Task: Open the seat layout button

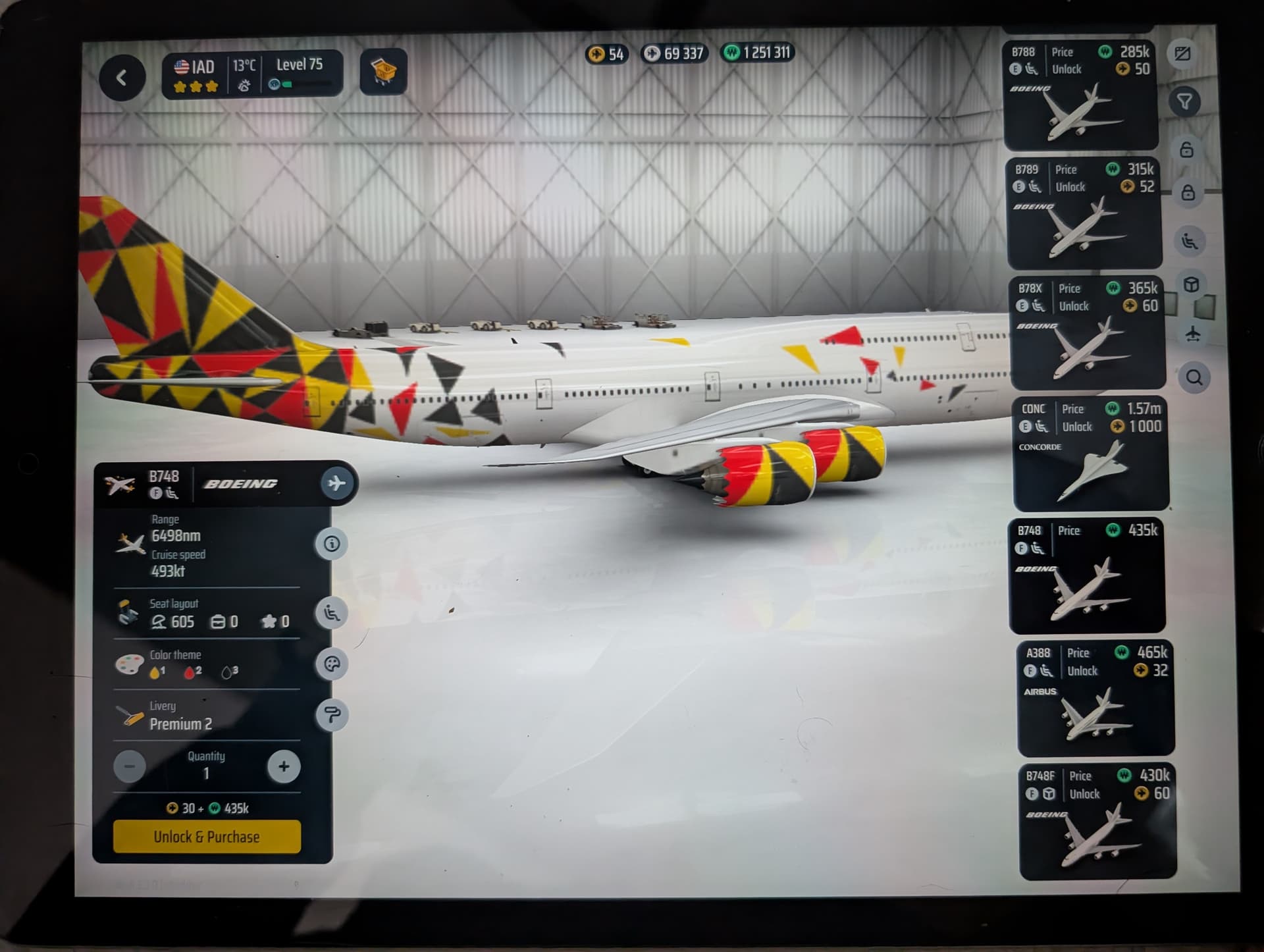Action: (x=332, y=613)
